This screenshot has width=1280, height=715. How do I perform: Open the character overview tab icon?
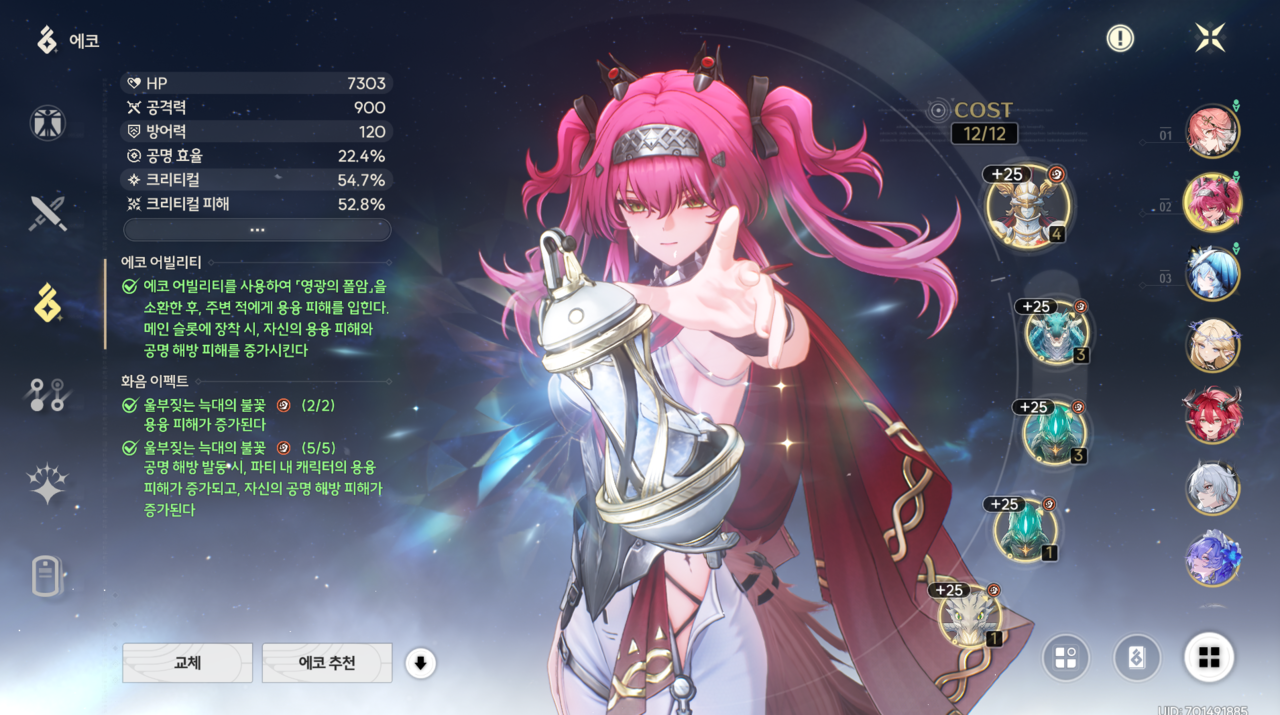coord(47,122)
